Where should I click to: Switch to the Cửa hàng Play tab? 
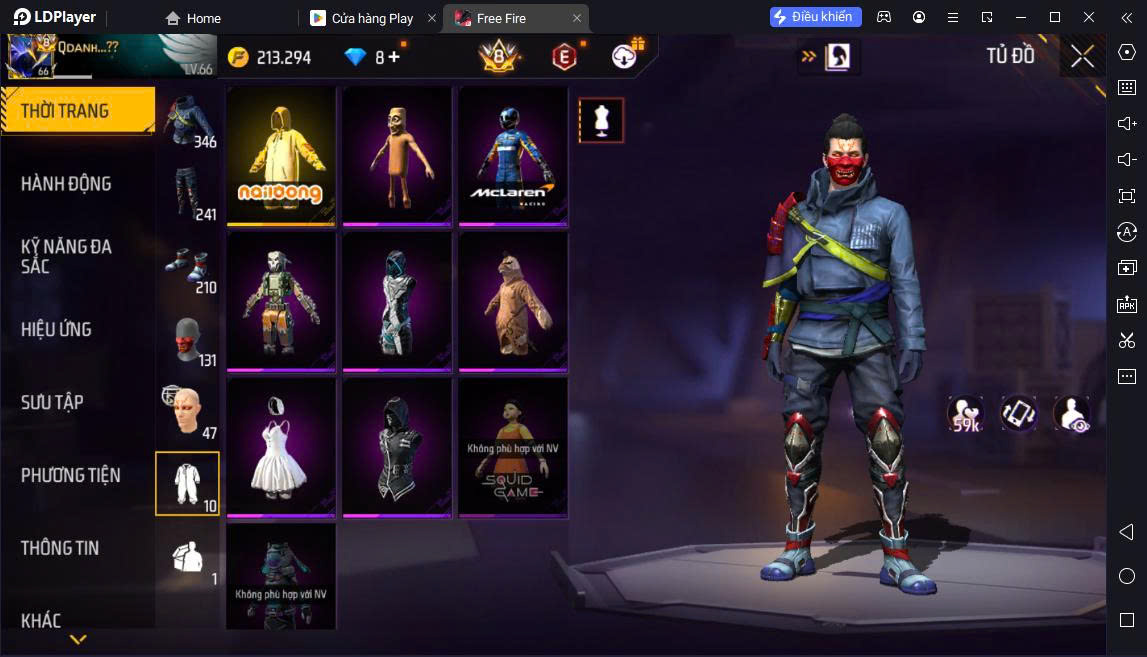[372, 18]
